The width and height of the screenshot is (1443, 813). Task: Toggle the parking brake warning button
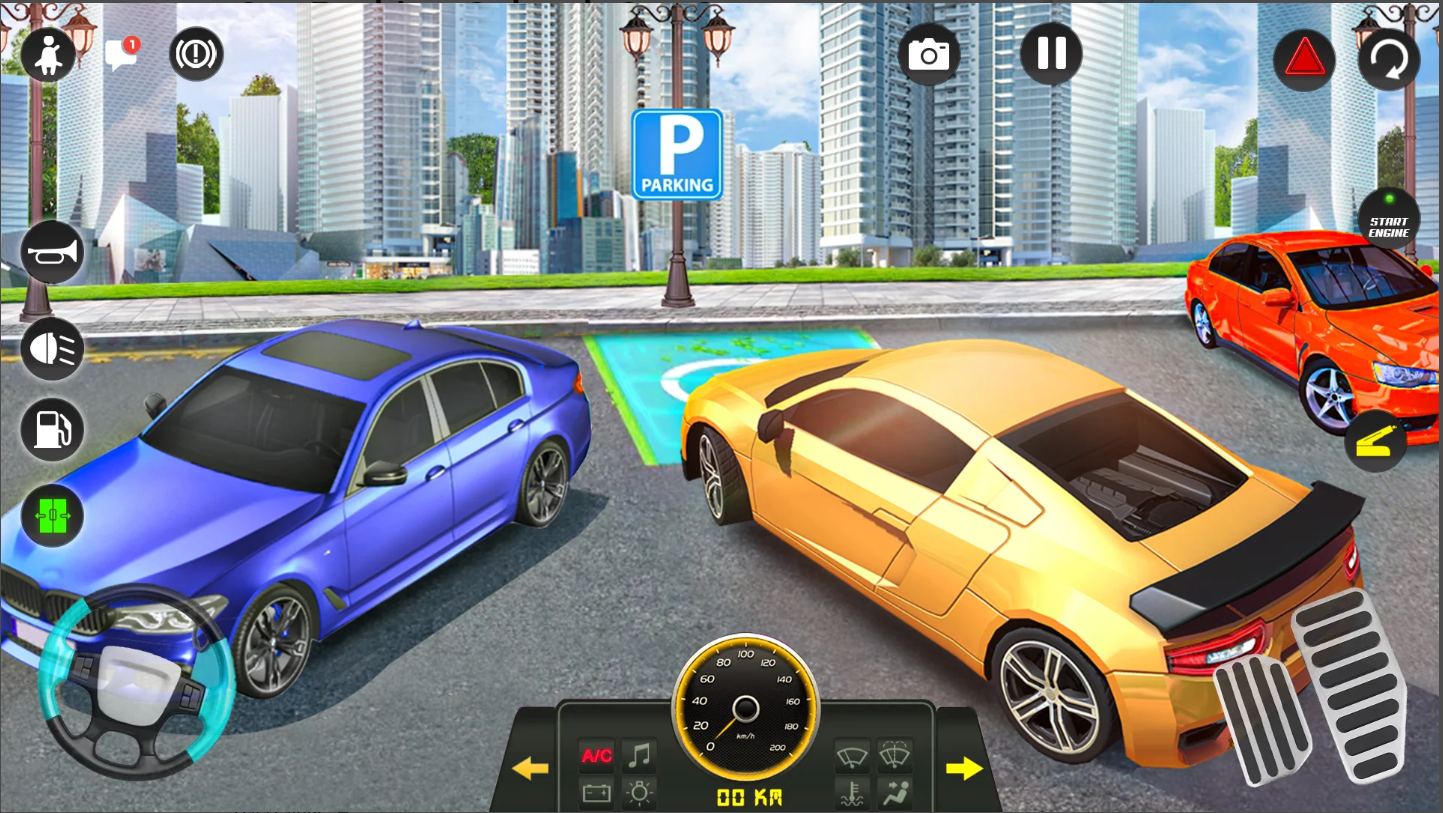pyautogui.click(x=196, y=54)
